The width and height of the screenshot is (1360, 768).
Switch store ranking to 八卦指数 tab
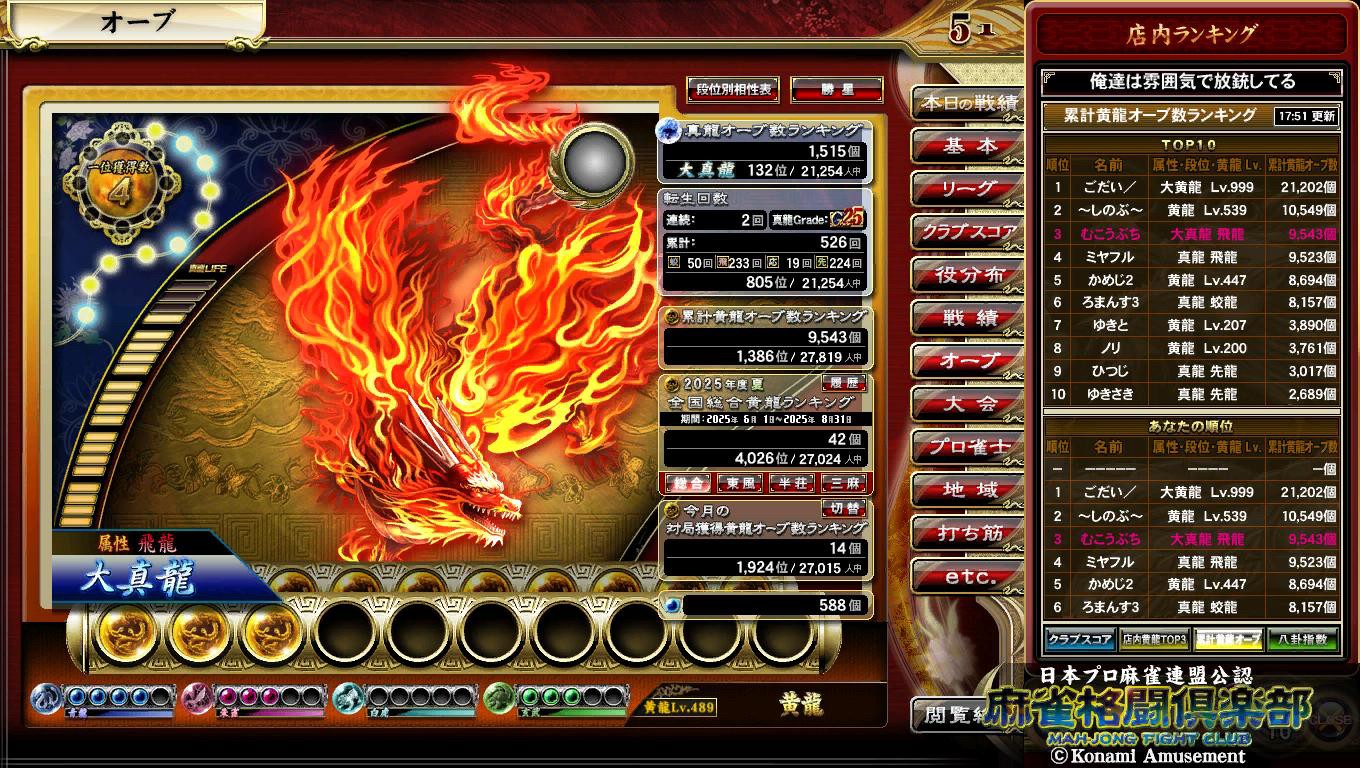point(1302,639)
